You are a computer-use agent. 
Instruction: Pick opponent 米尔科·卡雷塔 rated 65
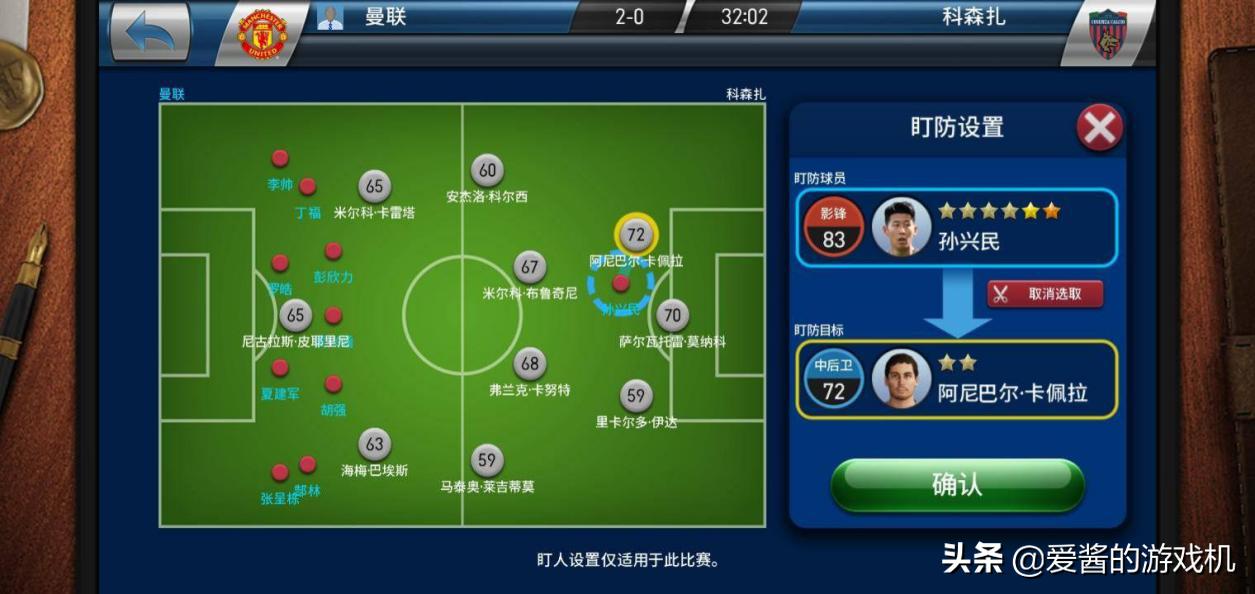(x=374, y=186)
